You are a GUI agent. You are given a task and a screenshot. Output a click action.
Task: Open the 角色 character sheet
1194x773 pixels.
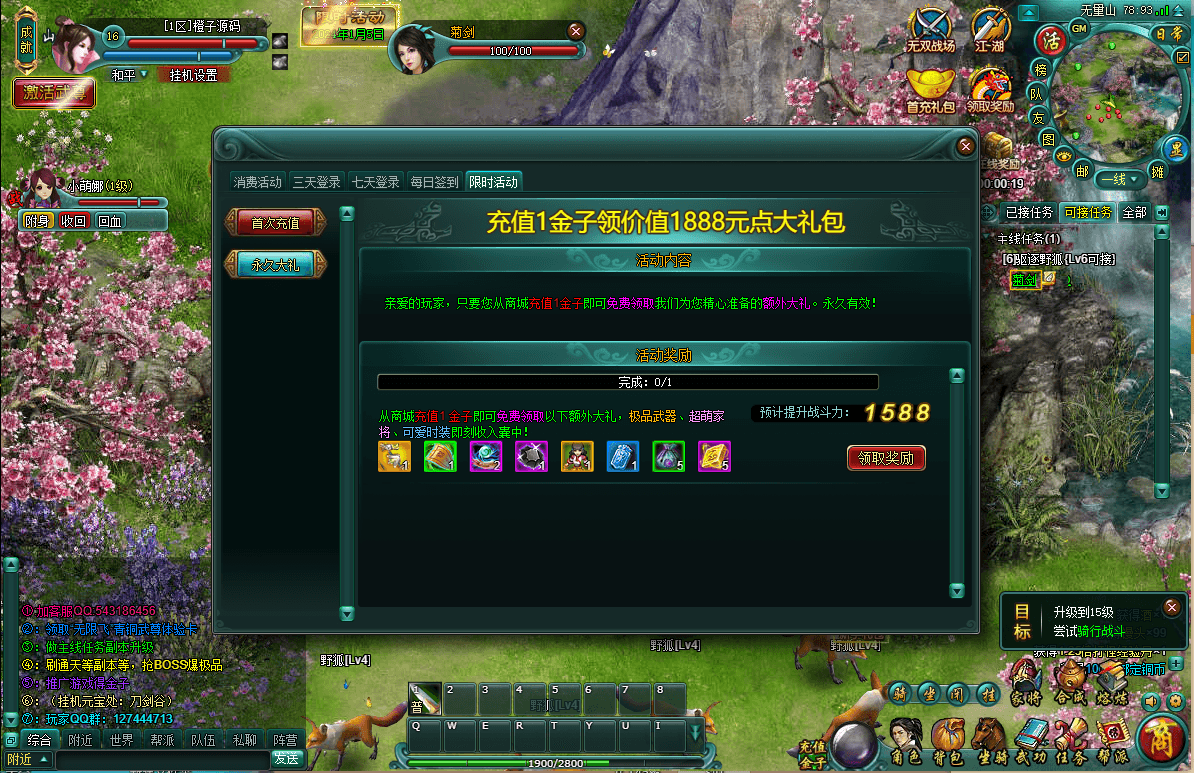(905, 742)
